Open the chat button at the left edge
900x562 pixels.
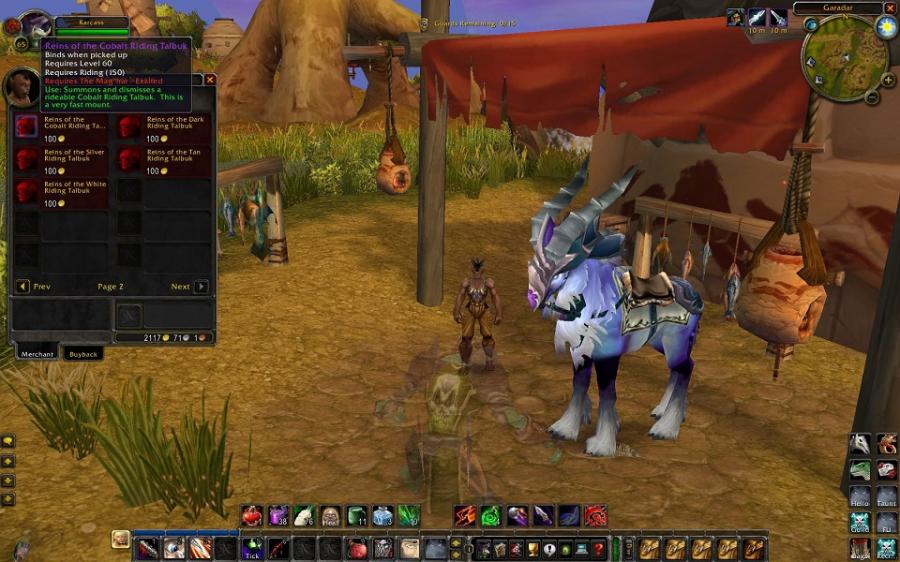click(x=8, y=440)
